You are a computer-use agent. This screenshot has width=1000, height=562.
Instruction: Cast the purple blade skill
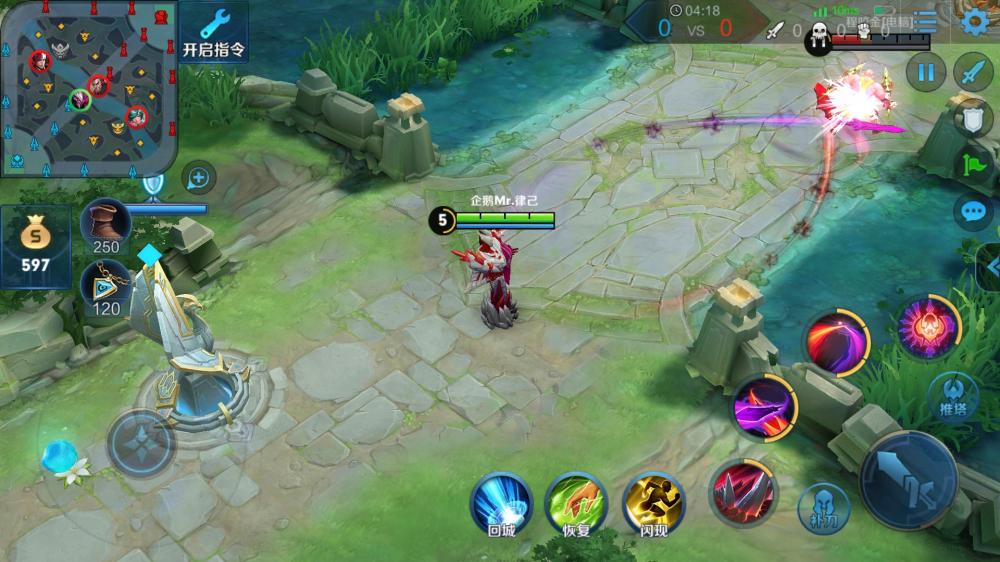click(765, 408)
